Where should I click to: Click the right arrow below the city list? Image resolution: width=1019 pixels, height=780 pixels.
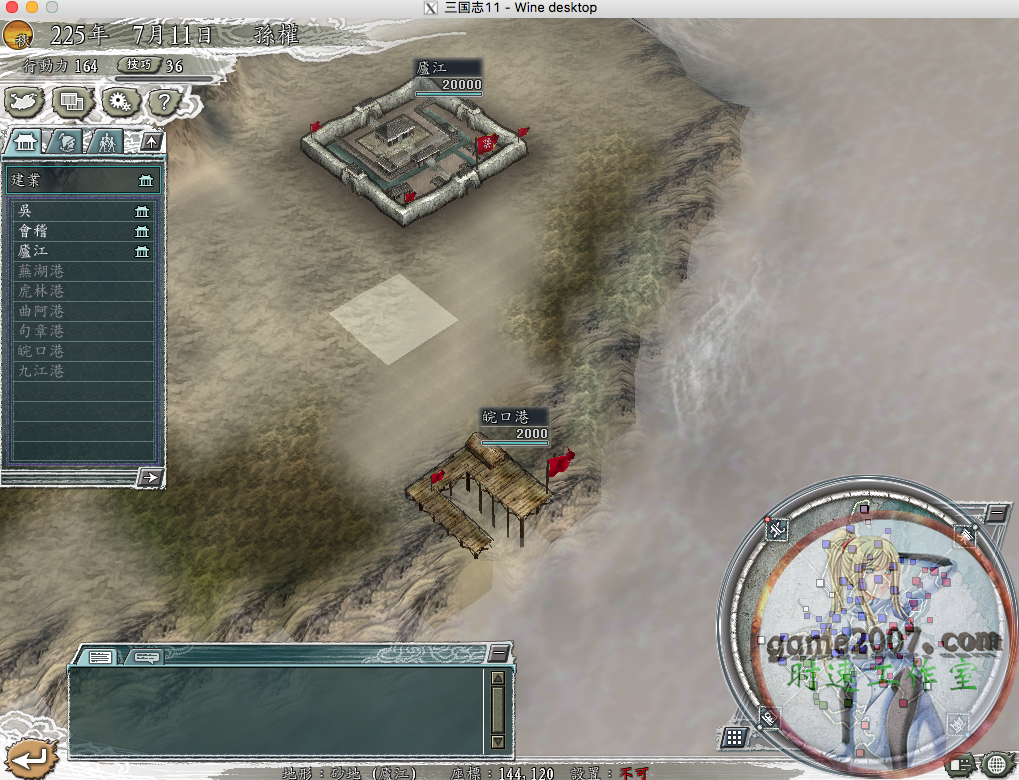(x=149, y=477)
